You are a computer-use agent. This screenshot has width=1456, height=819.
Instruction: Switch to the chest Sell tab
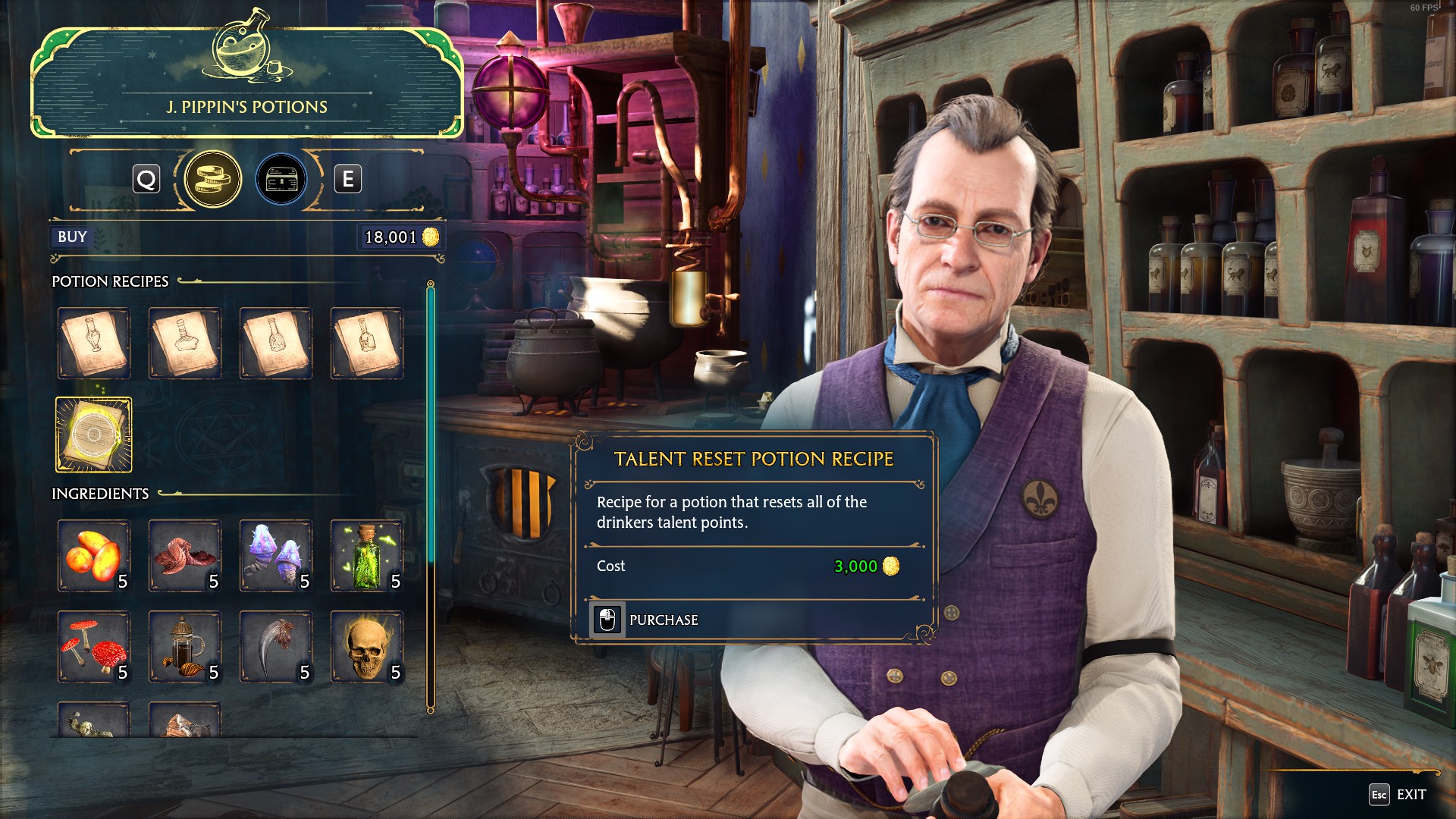point(281,179)
